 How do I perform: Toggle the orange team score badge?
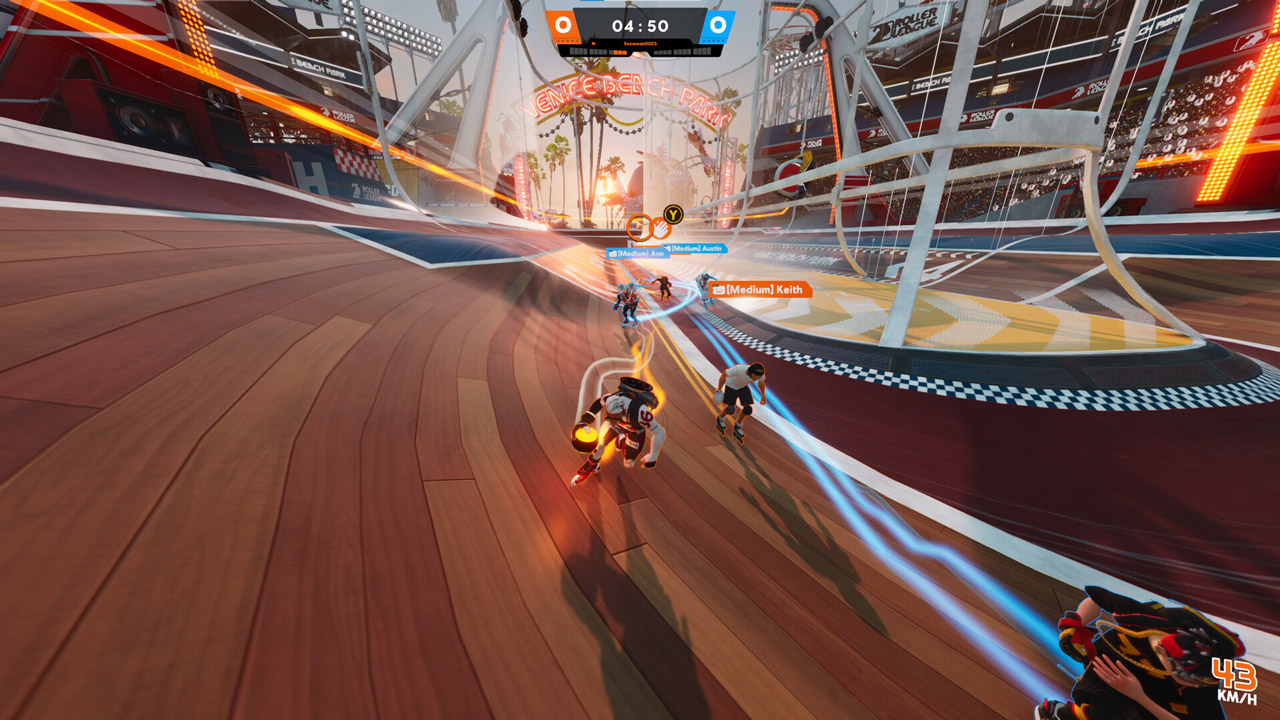(563, 25)
